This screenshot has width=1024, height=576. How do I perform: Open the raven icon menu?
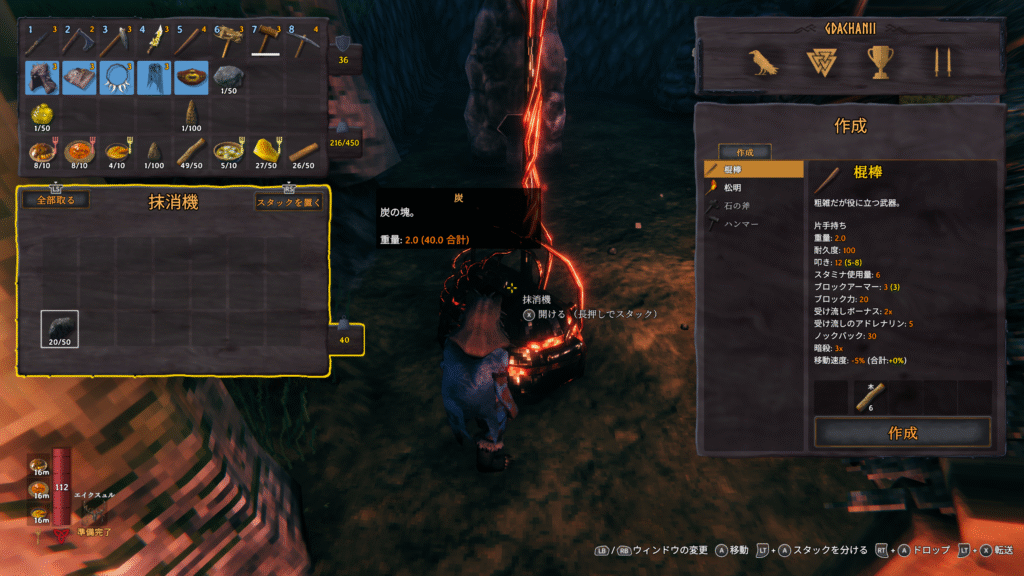click(x=764, y=64)
